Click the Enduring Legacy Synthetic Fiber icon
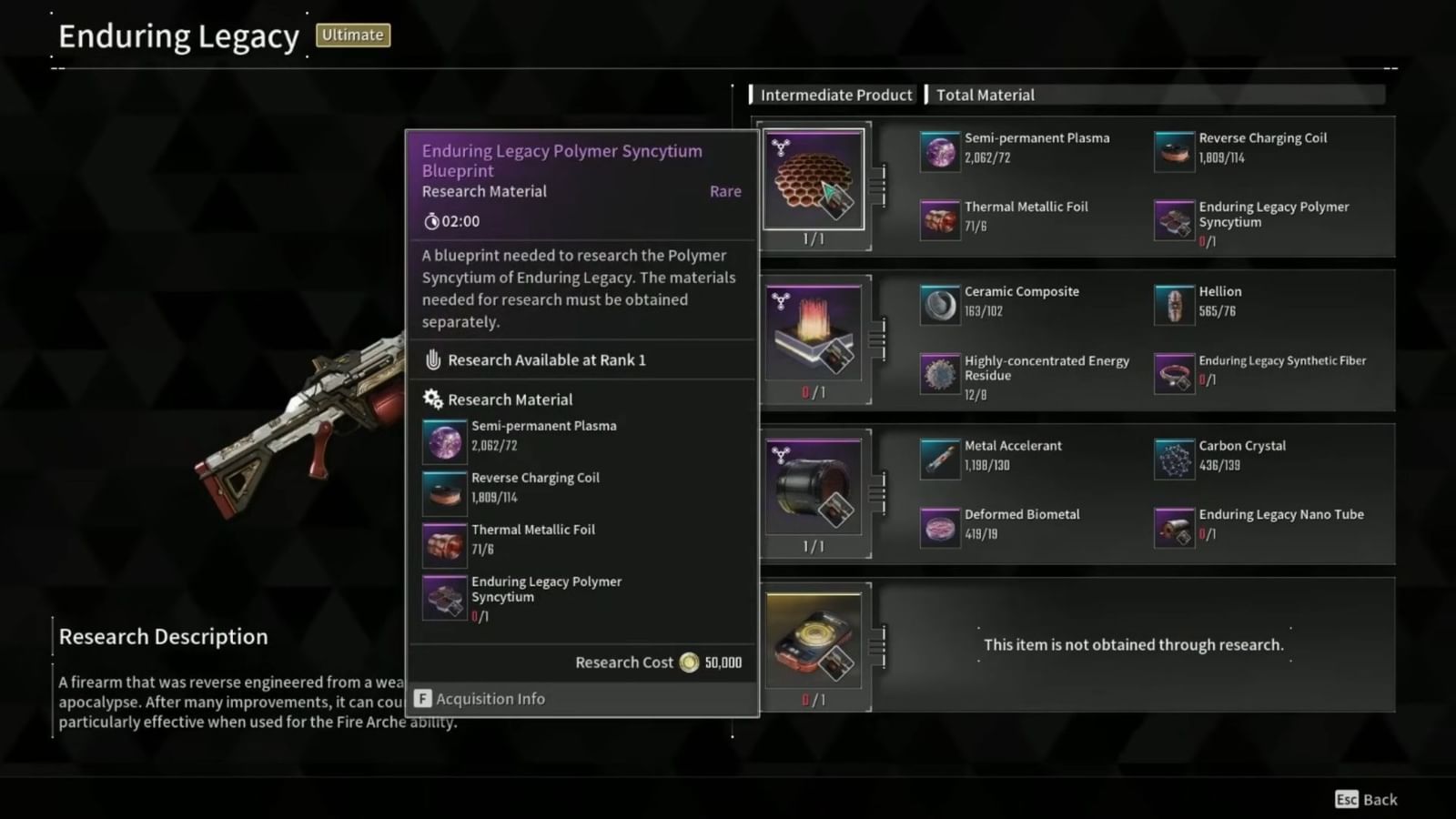Viewport: 1456px width, 819px height. pos(1174,373)
